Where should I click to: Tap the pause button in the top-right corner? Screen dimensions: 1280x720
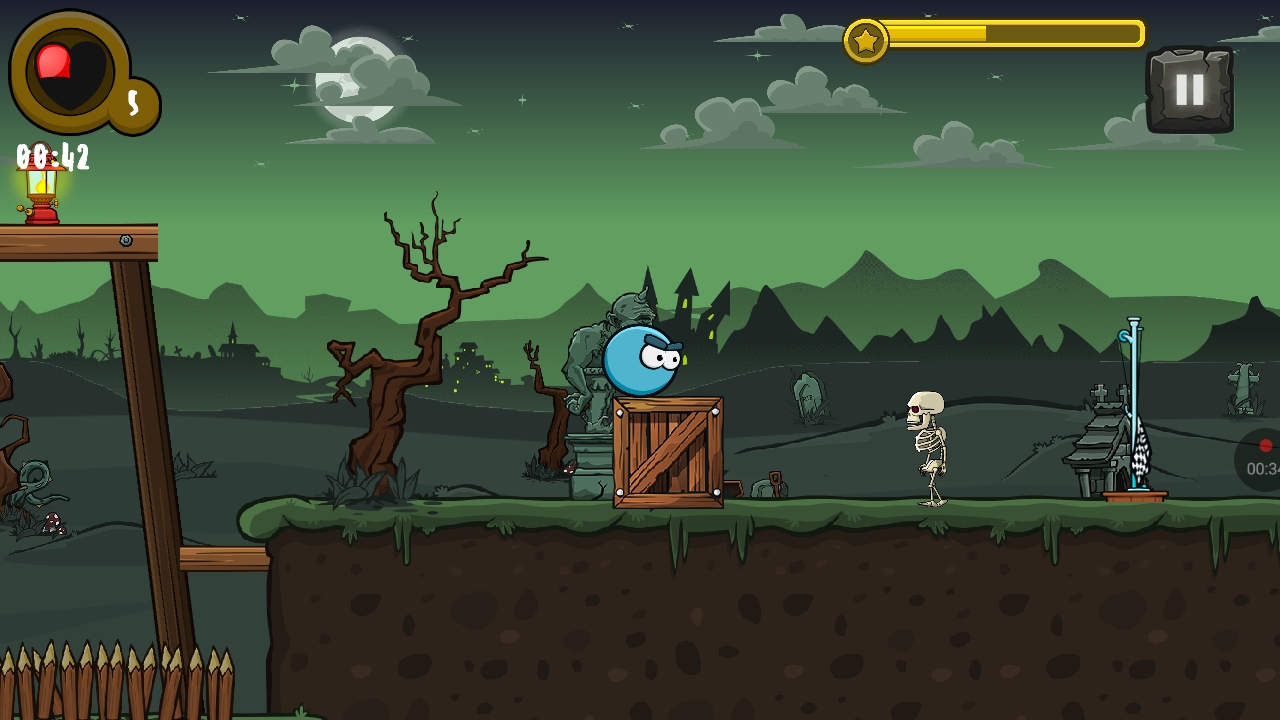click(1190, 88)
